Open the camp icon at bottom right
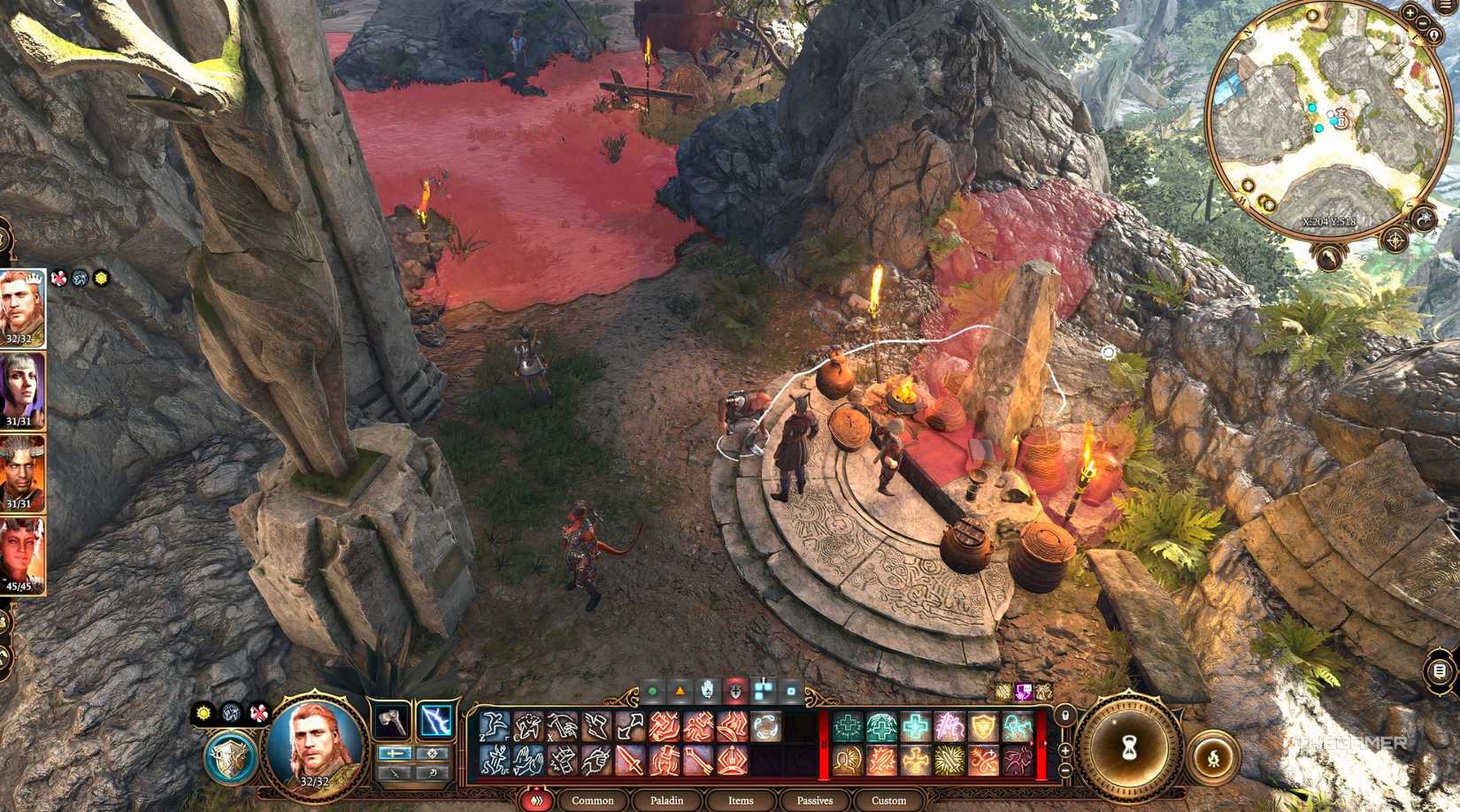Screen dimensions: 1460x812 click(x=1213, y=757)
